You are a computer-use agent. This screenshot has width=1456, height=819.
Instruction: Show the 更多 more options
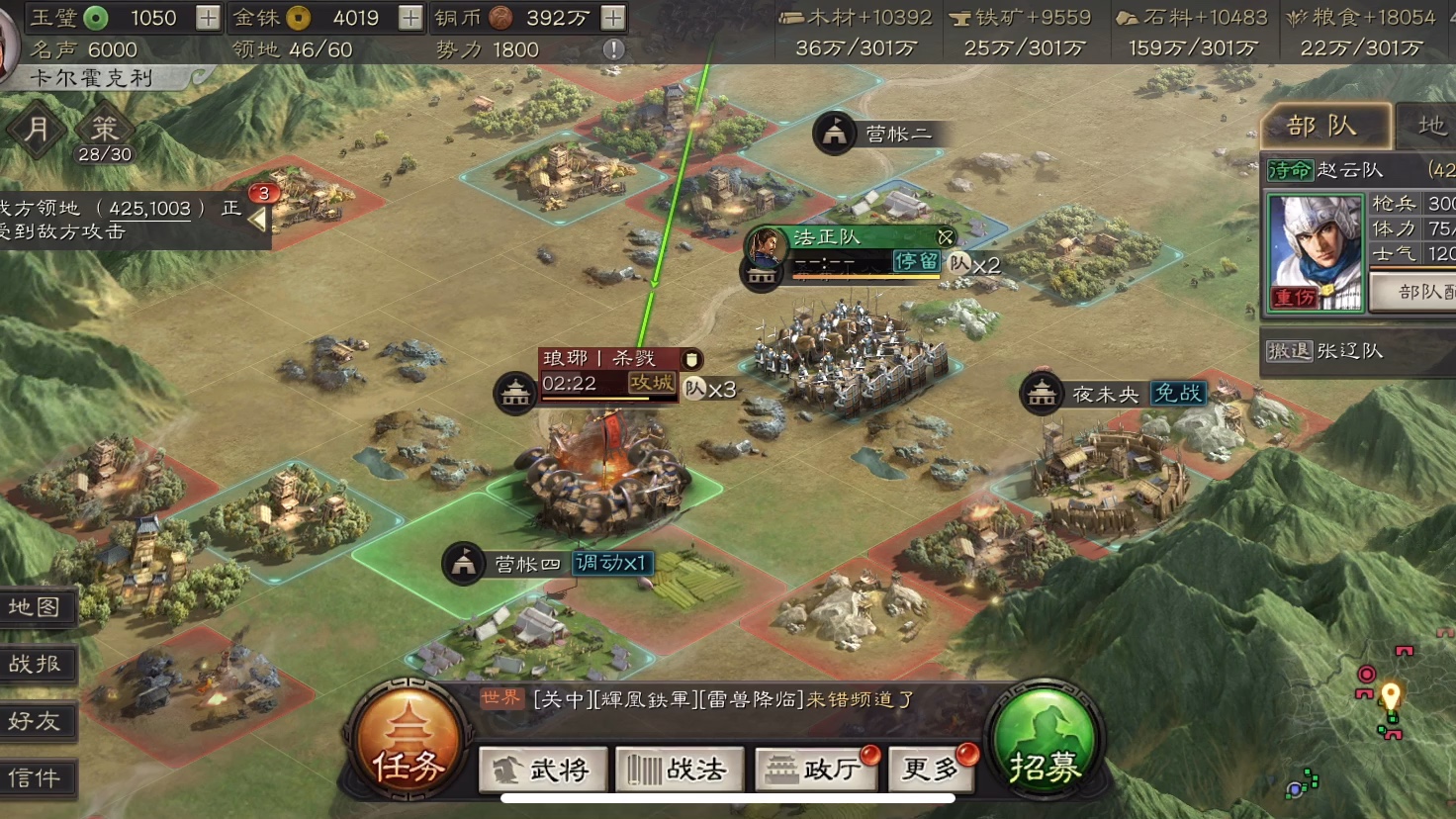(x=931, y=770)
